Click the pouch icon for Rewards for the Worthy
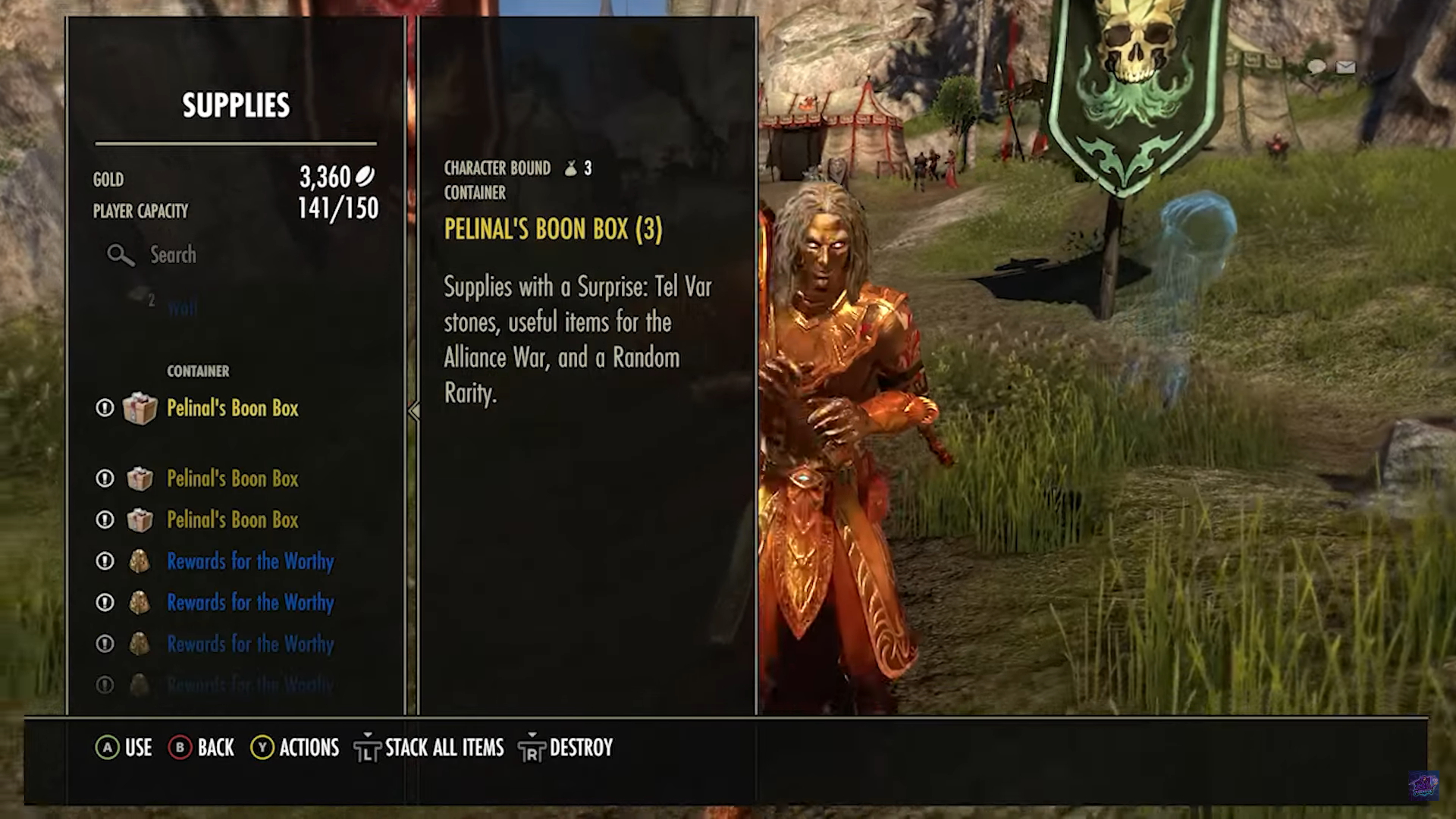The height and width of the screenshot is (819, 1456). pyautogui.click(x=140, y=561)
